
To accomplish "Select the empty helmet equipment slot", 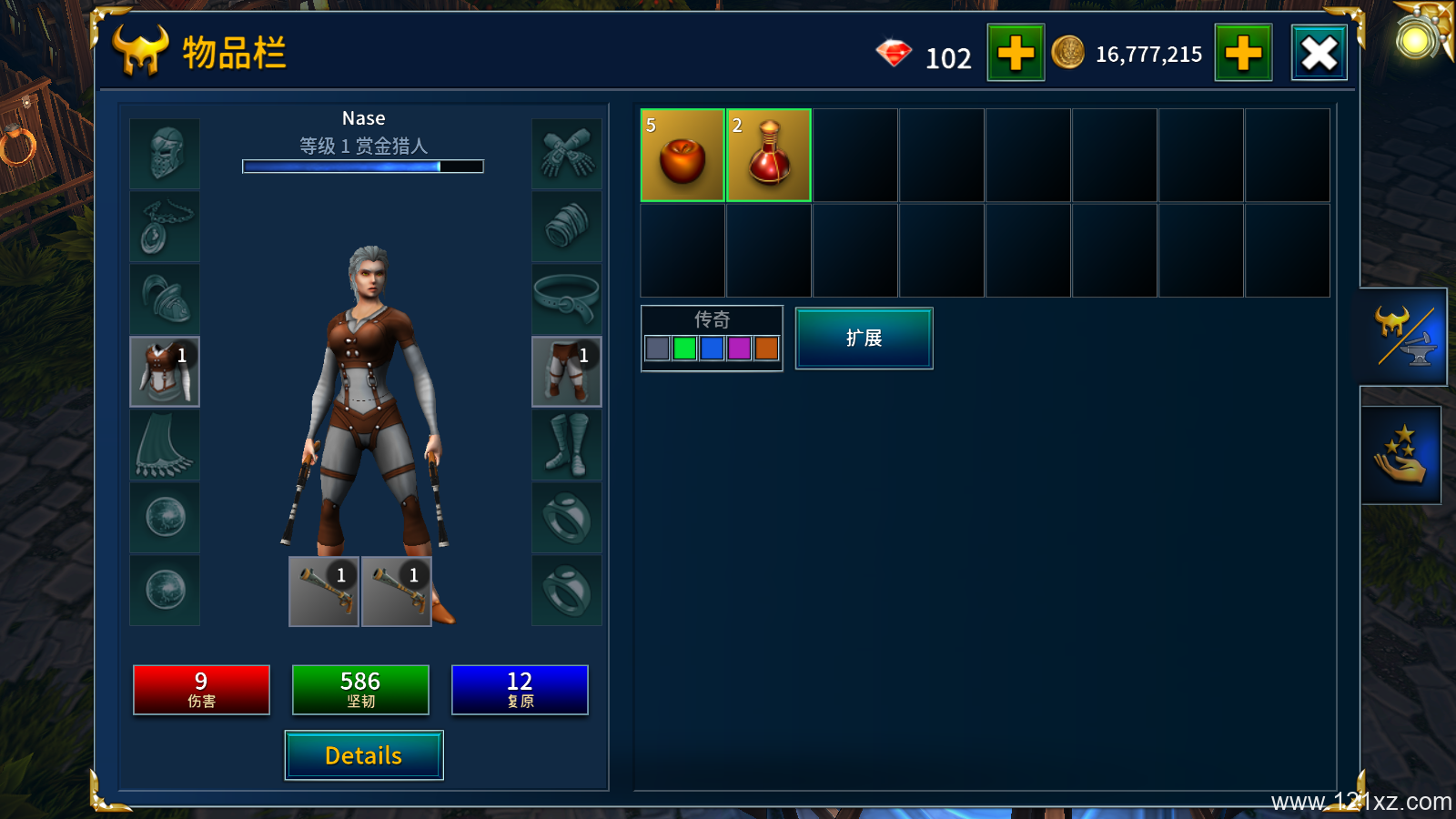I will tap(165, 154).
